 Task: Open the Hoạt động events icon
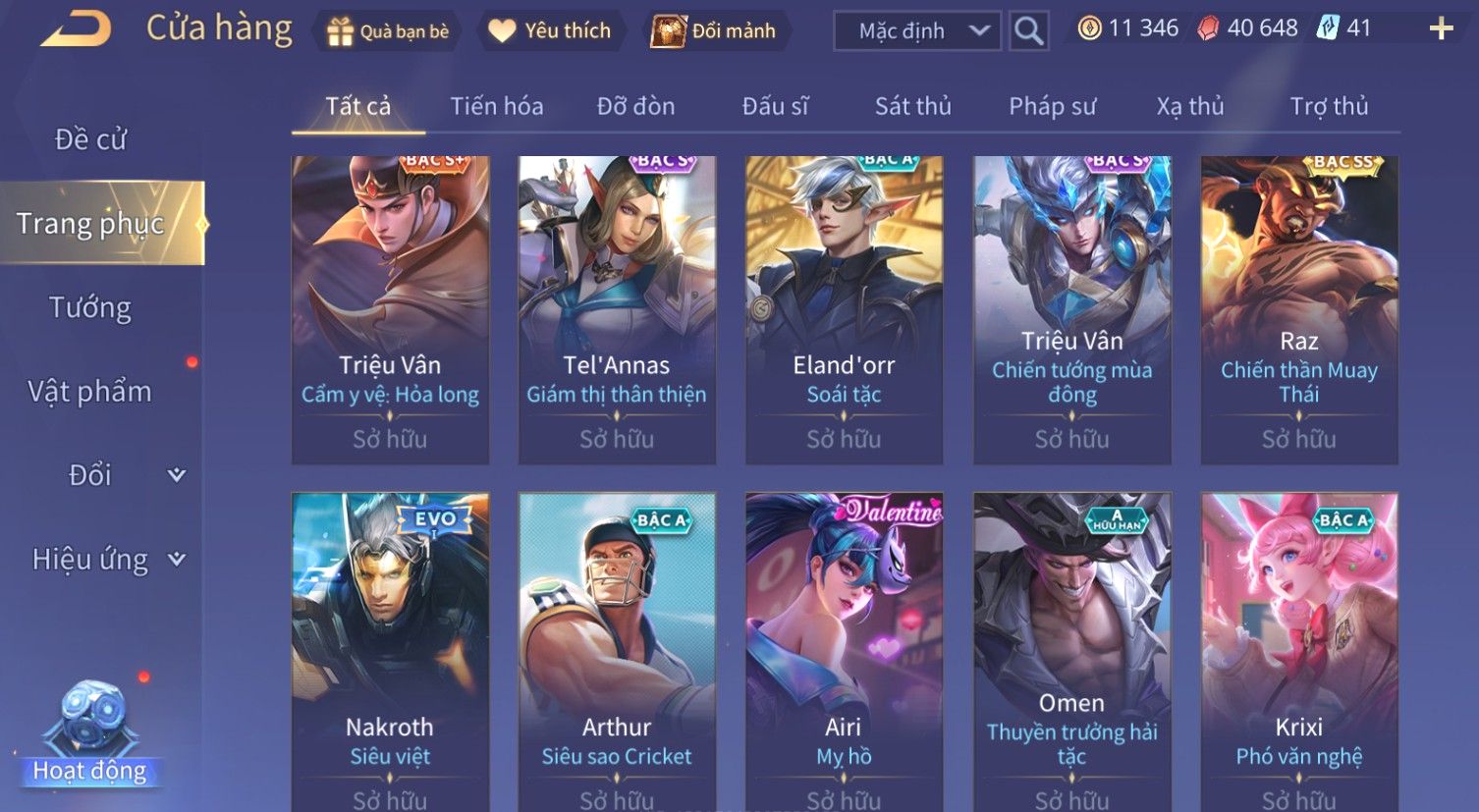pos(89,736)
